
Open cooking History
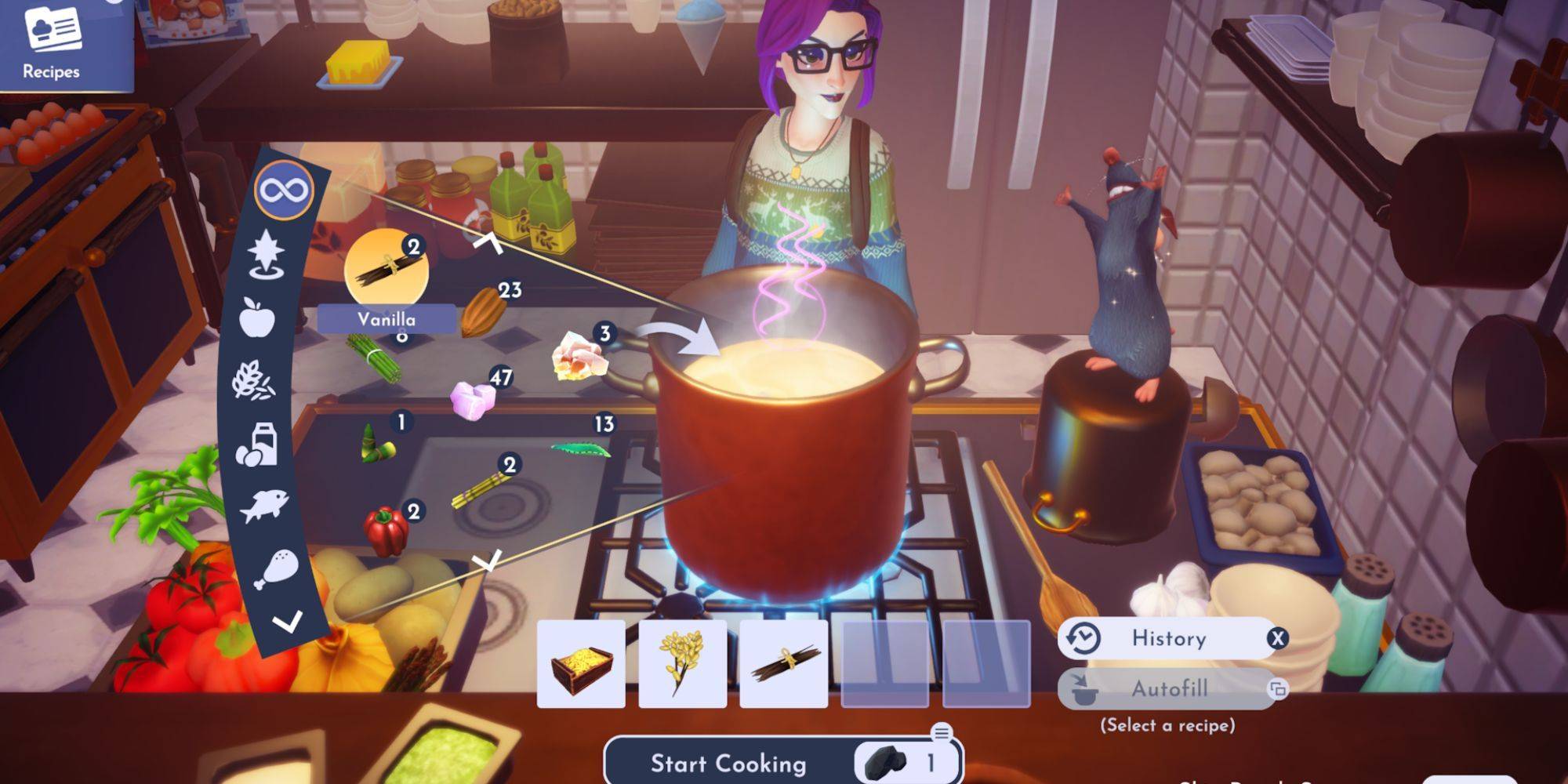click(1168, 638)
